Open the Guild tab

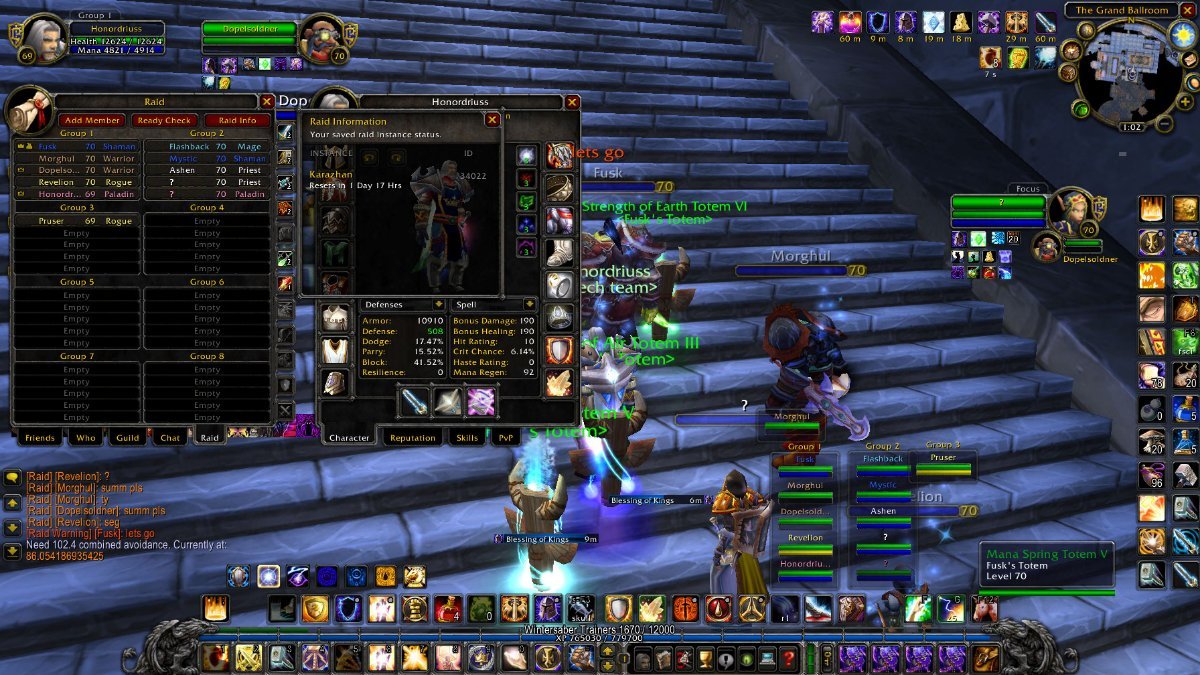coord(127,437)
